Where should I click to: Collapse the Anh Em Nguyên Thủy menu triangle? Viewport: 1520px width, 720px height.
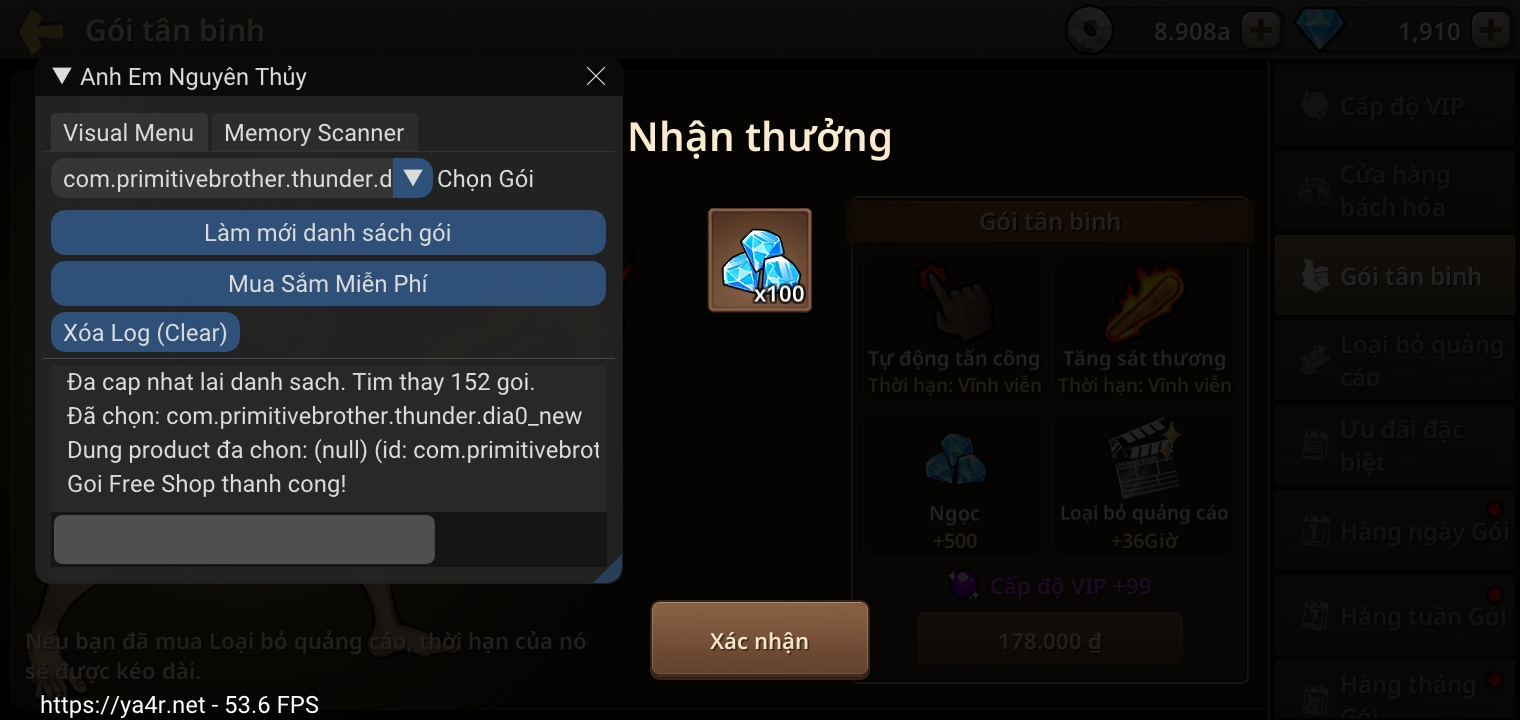[61, 75]
